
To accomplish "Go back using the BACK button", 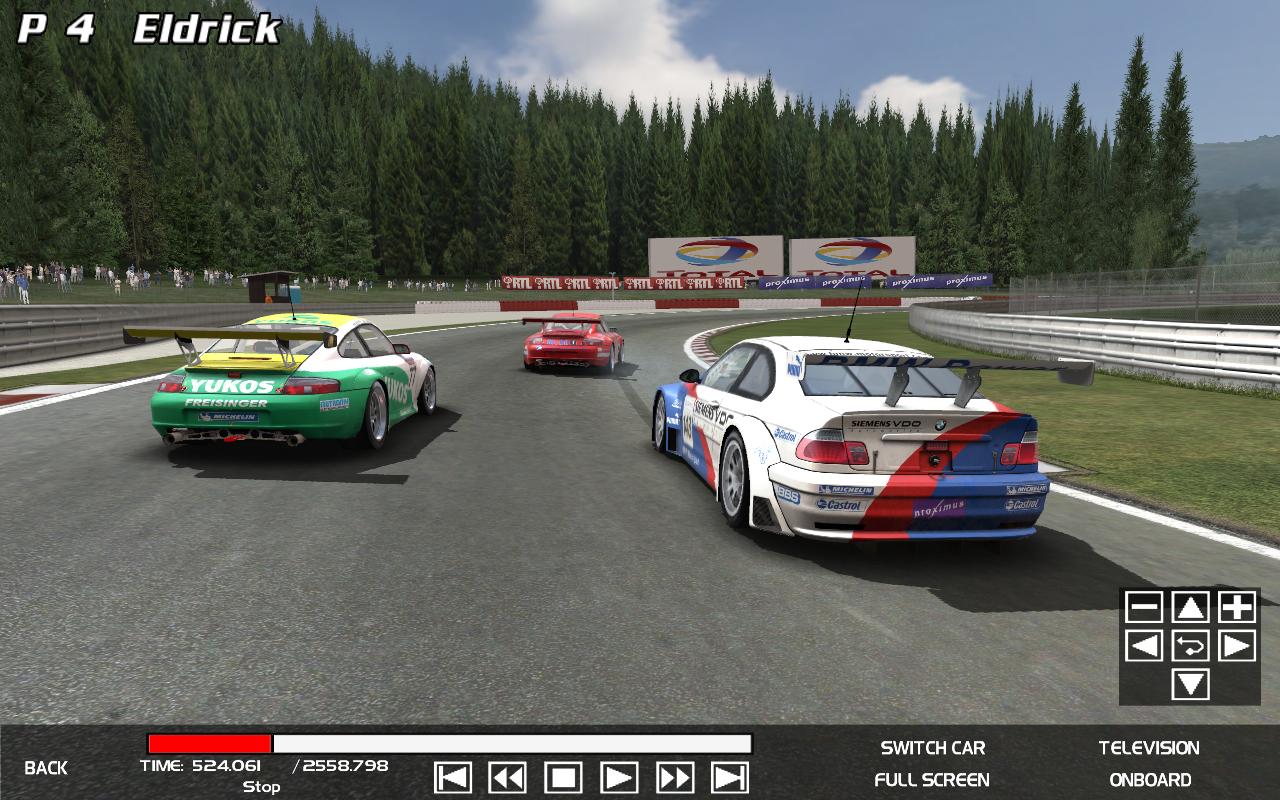I will tap(46, 768).
